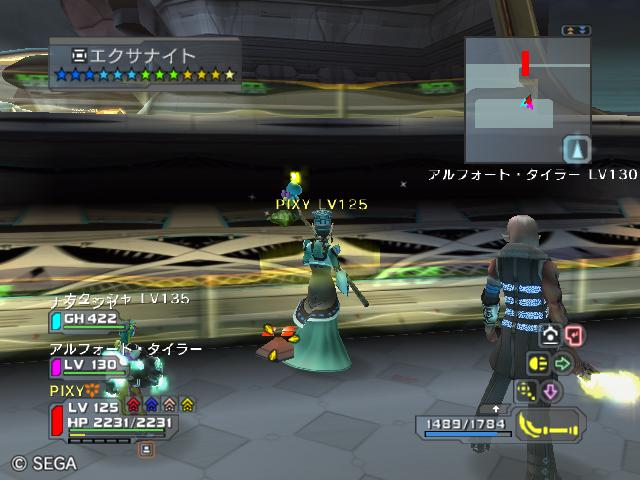Click the red attack buff status icon

coord(133,405)
